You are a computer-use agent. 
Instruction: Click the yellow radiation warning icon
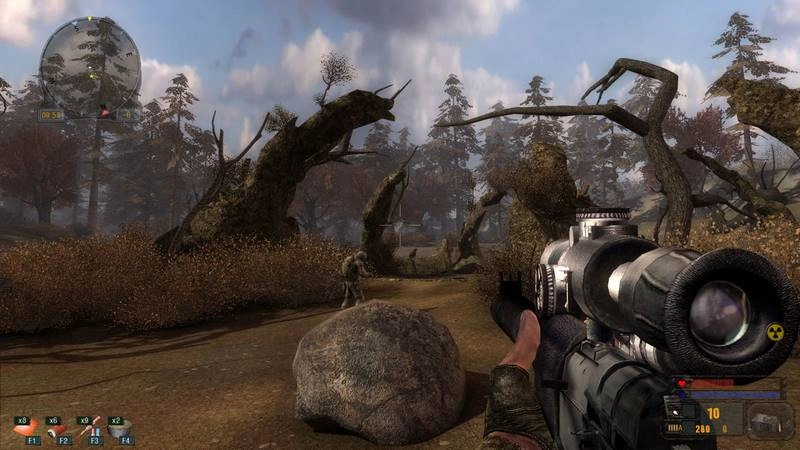[774, 334]
